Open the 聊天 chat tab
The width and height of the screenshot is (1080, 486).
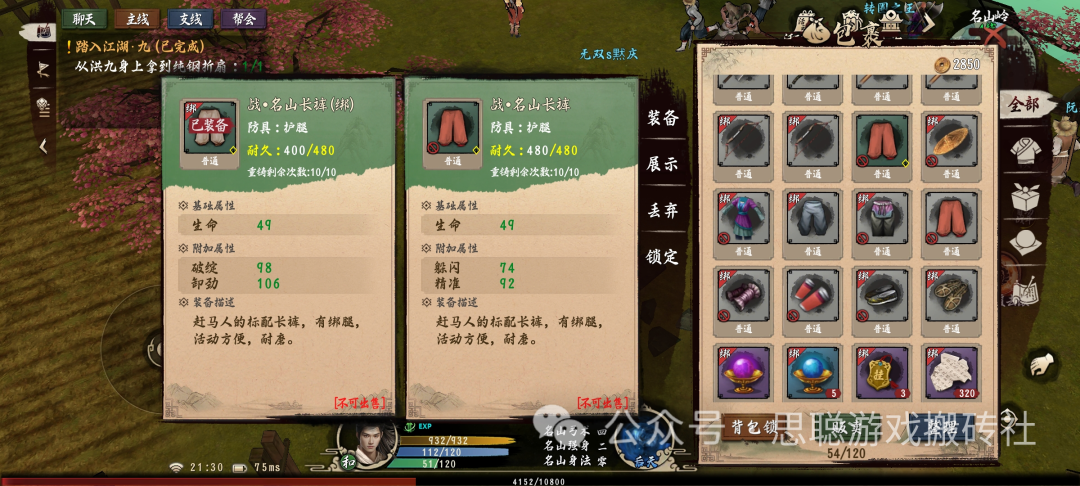84,18
